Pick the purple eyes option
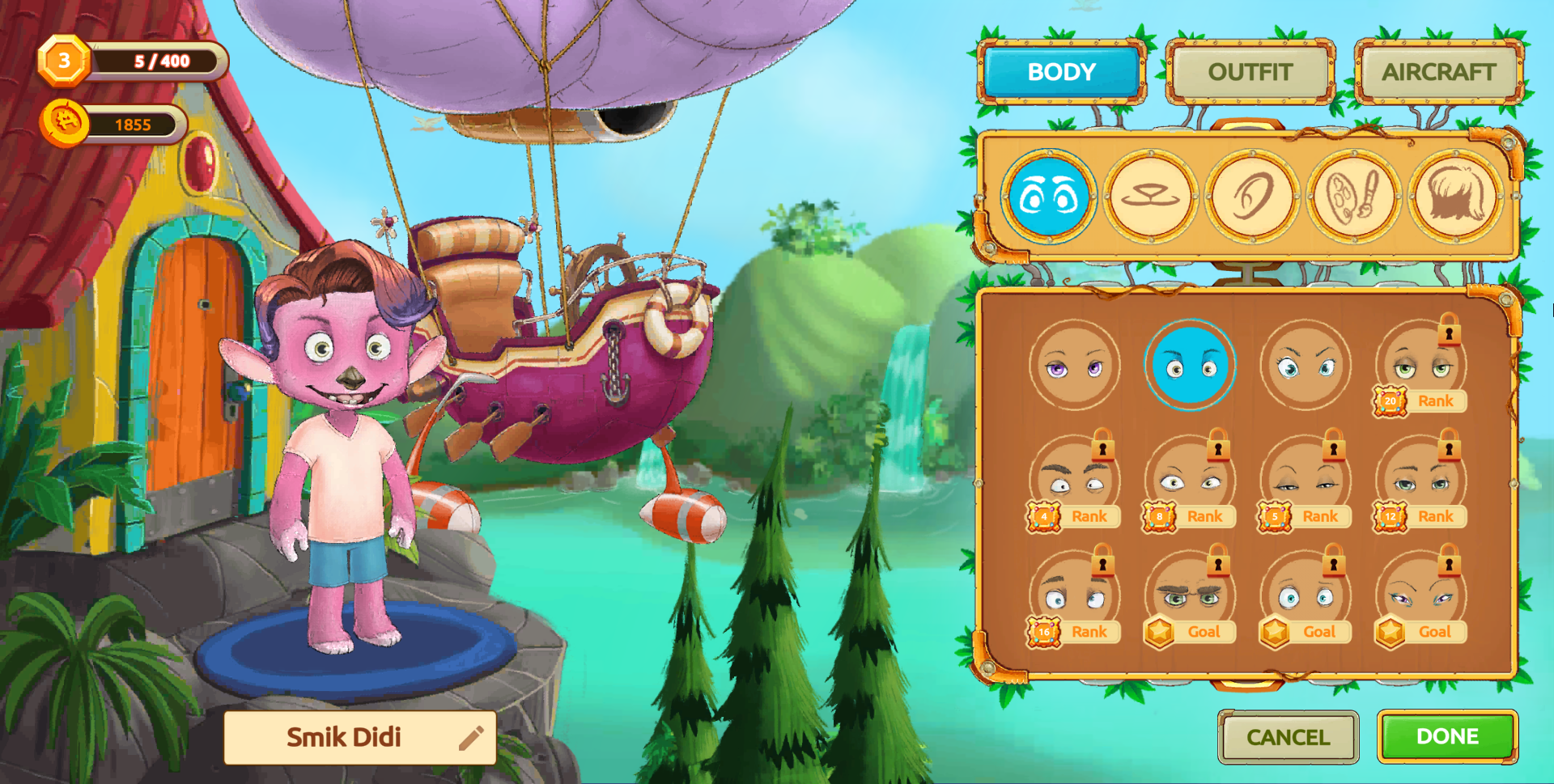 click(x=1074, y=366)
